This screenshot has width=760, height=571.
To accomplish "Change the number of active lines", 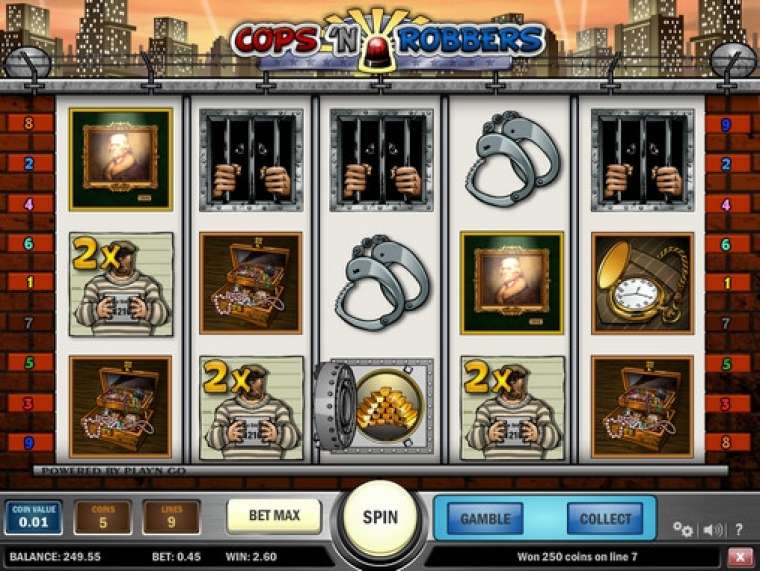I will coord(171,517).
